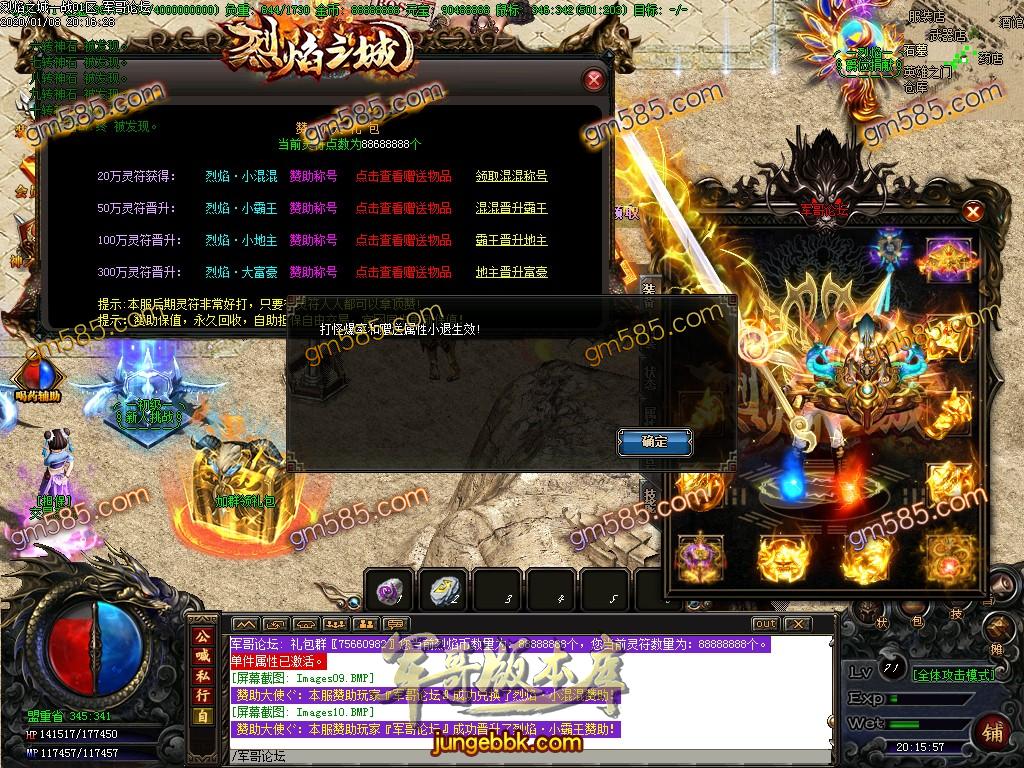Choose the 地主晋升富豪 upgrade link

pyautogui.click(x=511, y=272)
